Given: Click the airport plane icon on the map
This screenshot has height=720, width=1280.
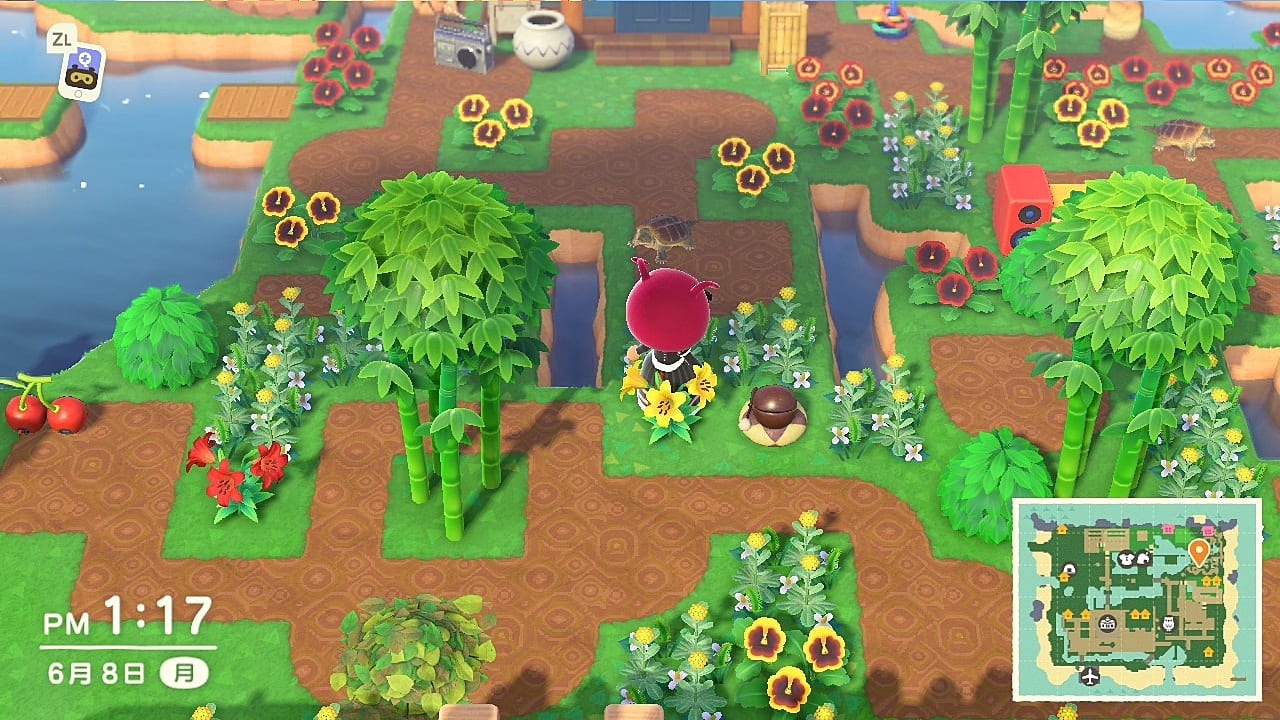Looking at the screenshot, I should click(x=1089, y=675).
